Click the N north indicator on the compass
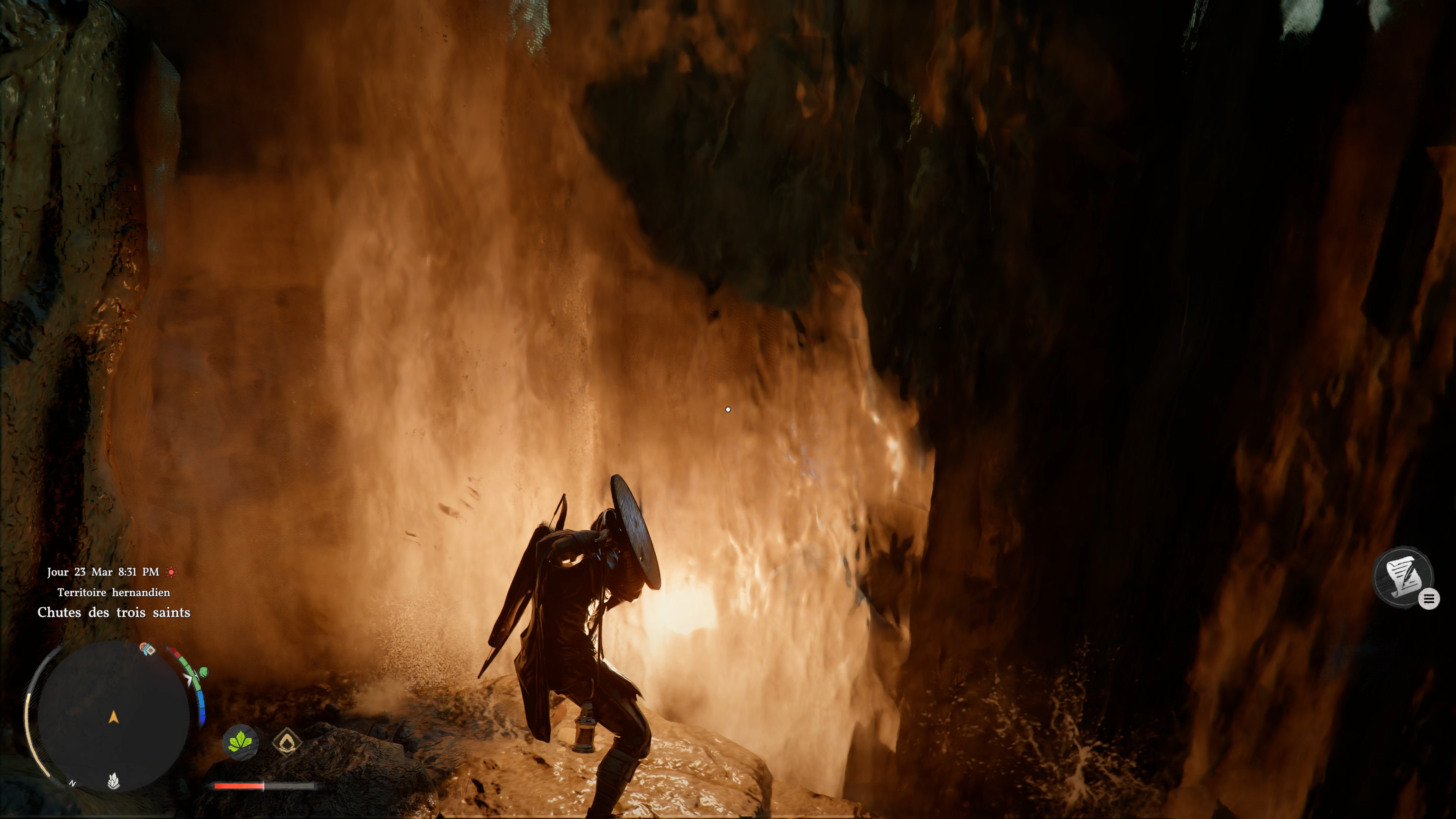The image size is (1456, 819). point(72,784)
